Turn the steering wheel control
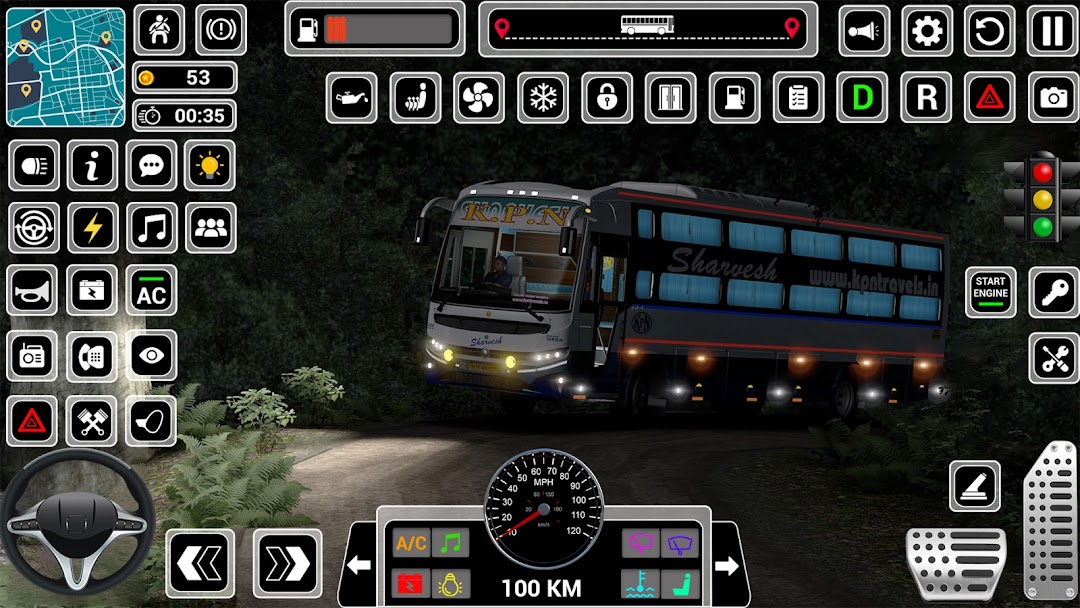Image resolution: width=1080 pixels, height=608 pixels. (78, 520)
